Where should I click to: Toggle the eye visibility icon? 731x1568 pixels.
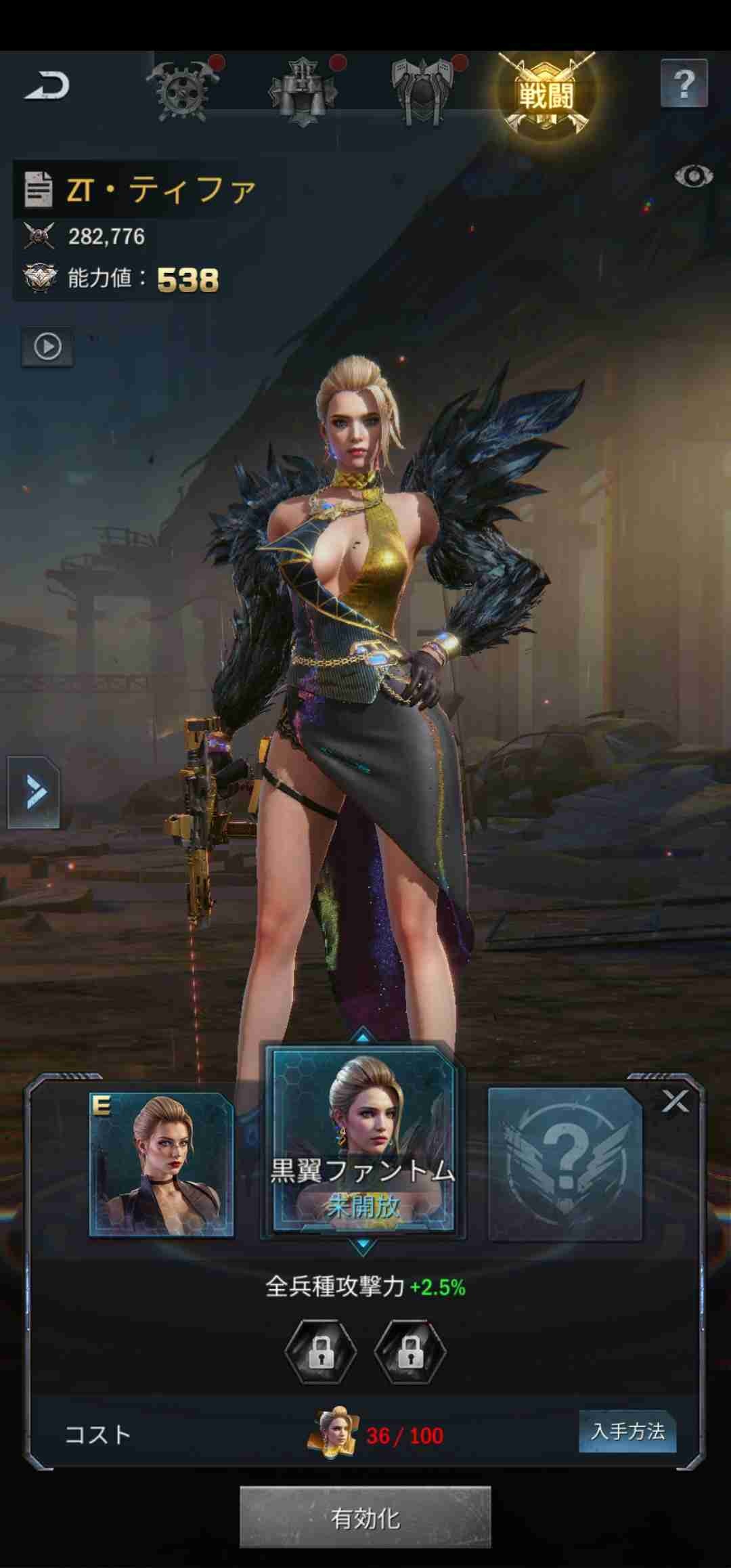pos(693,177)
